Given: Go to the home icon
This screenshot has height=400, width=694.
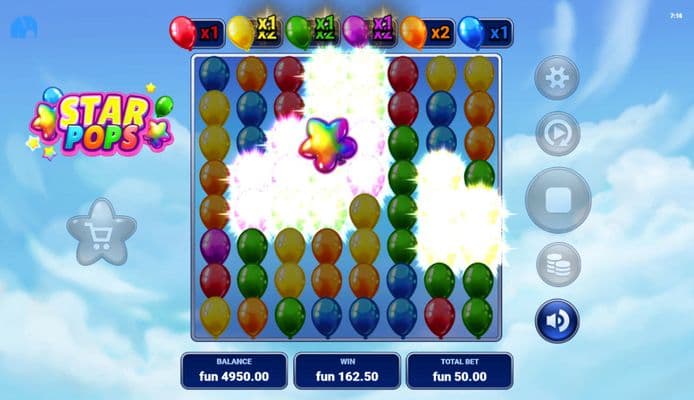Looking at the screenshot, I should coord(23,27).
